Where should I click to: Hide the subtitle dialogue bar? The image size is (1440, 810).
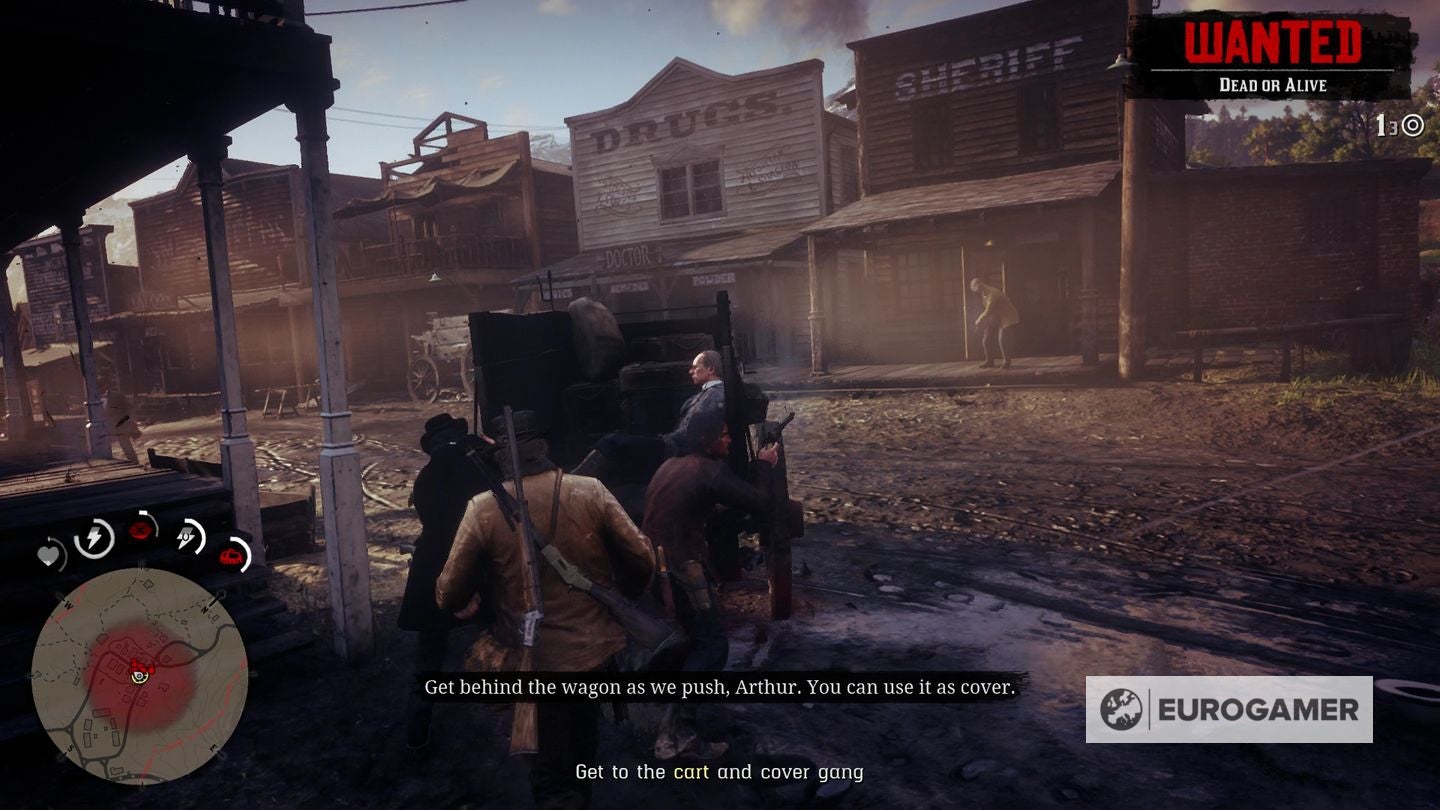point(718,687)
